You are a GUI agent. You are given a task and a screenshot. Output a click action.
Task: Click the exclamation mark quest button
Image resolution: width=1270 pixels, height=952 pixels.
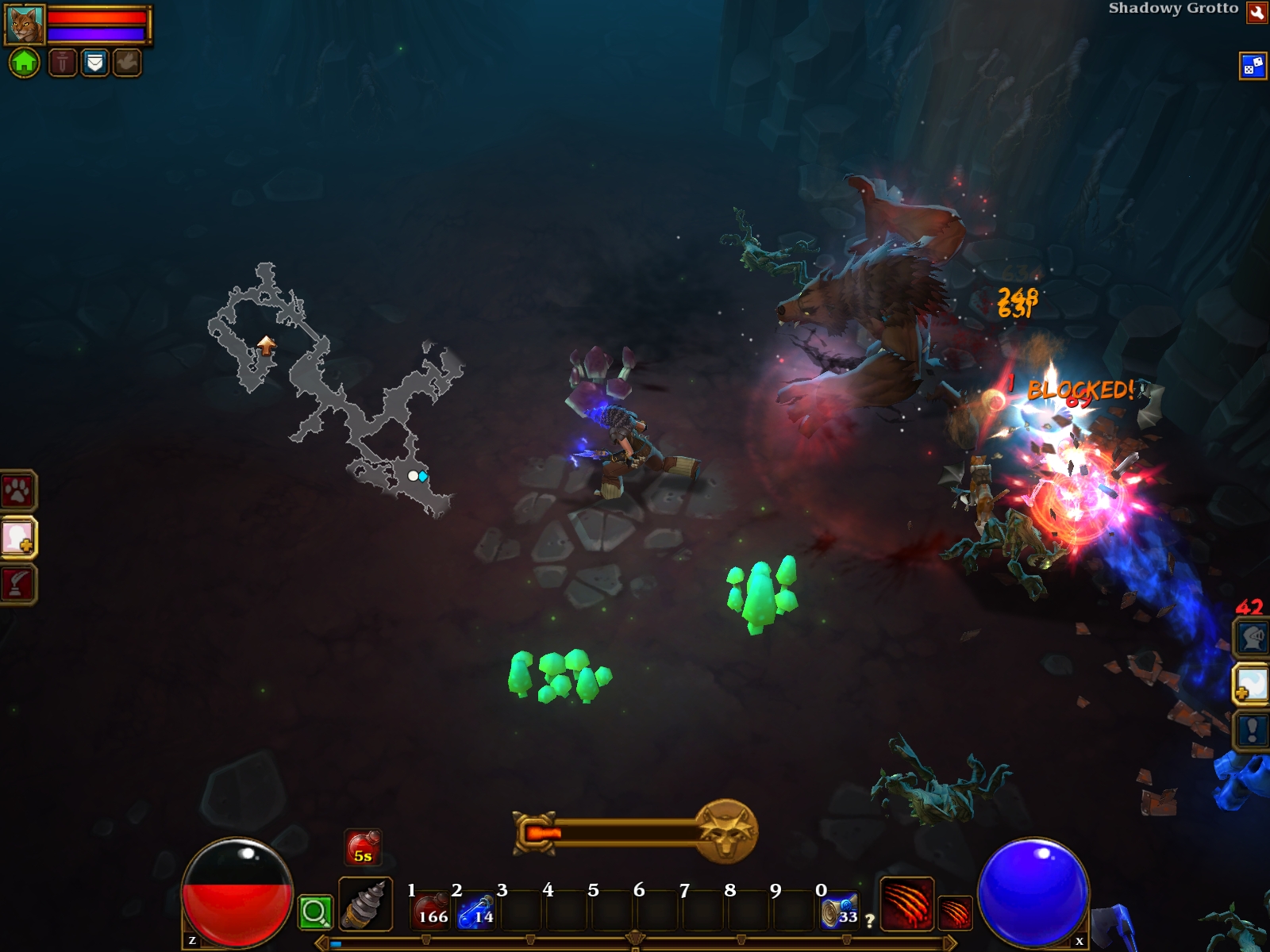pos(1252,730)
